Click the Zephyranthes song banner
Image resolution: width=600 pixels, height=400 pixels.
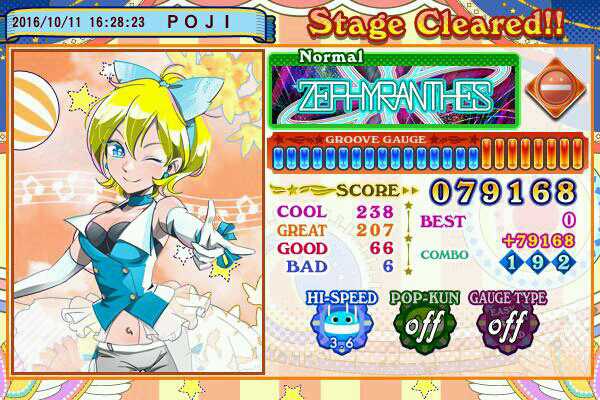coord(394,96)
